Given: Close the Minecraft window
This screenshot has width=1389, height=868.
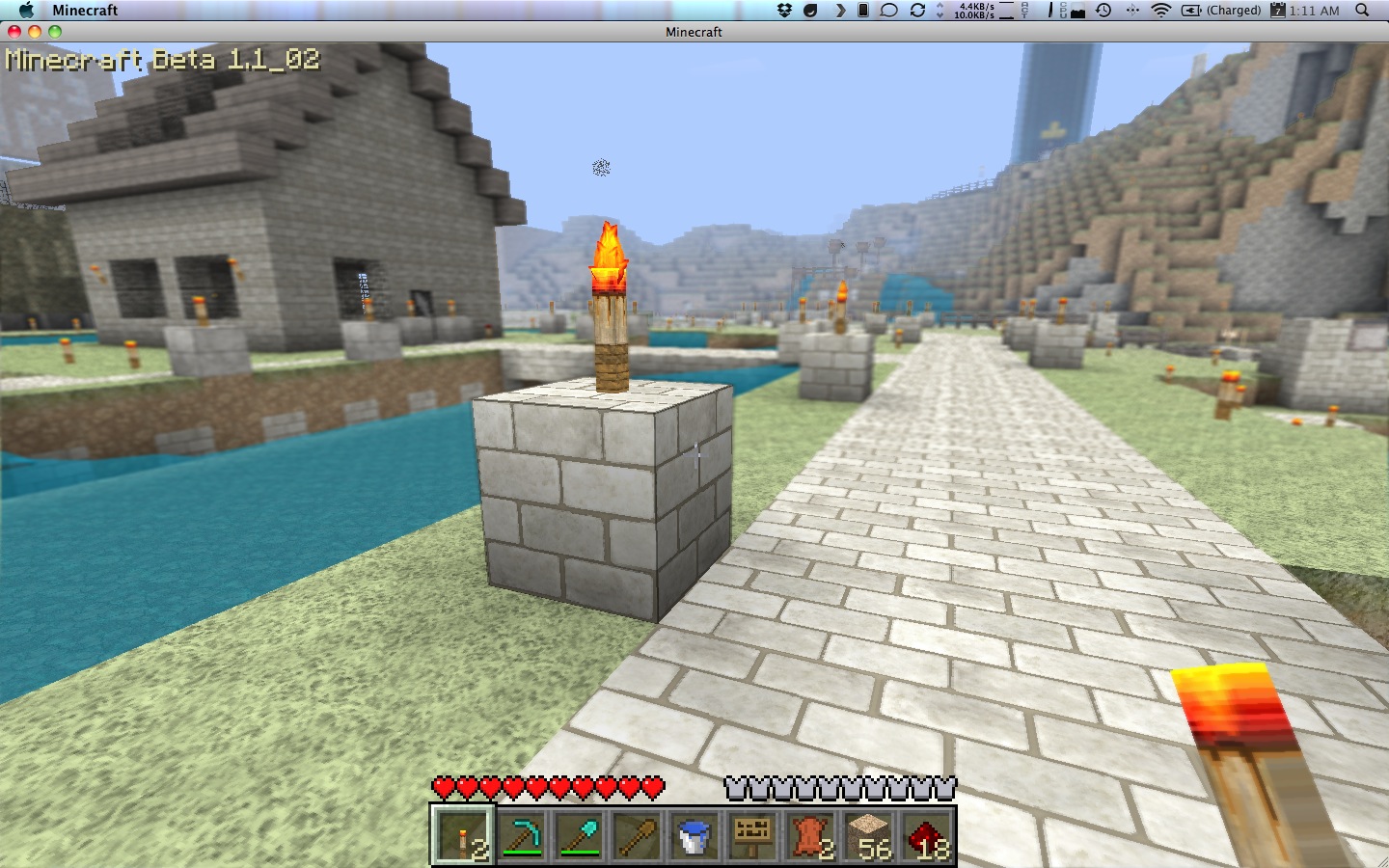Looking at the screenshot, I should coord(14,32).
